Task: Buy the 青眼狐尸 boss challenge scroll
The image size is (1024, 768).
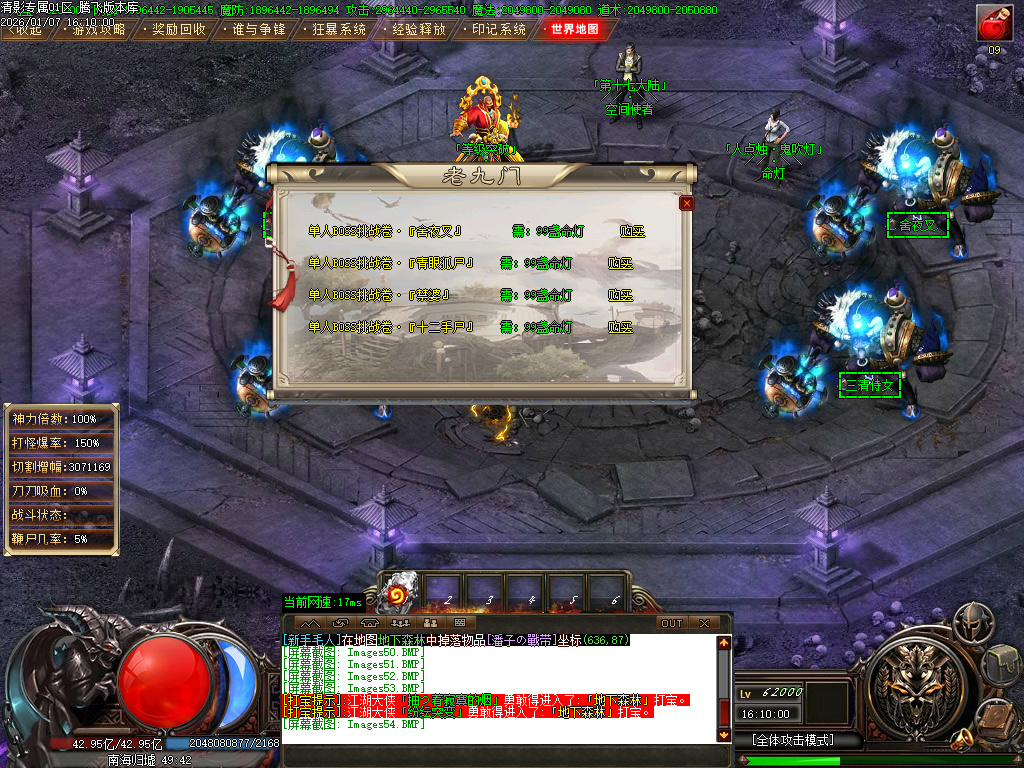Action: coord(621,263)
